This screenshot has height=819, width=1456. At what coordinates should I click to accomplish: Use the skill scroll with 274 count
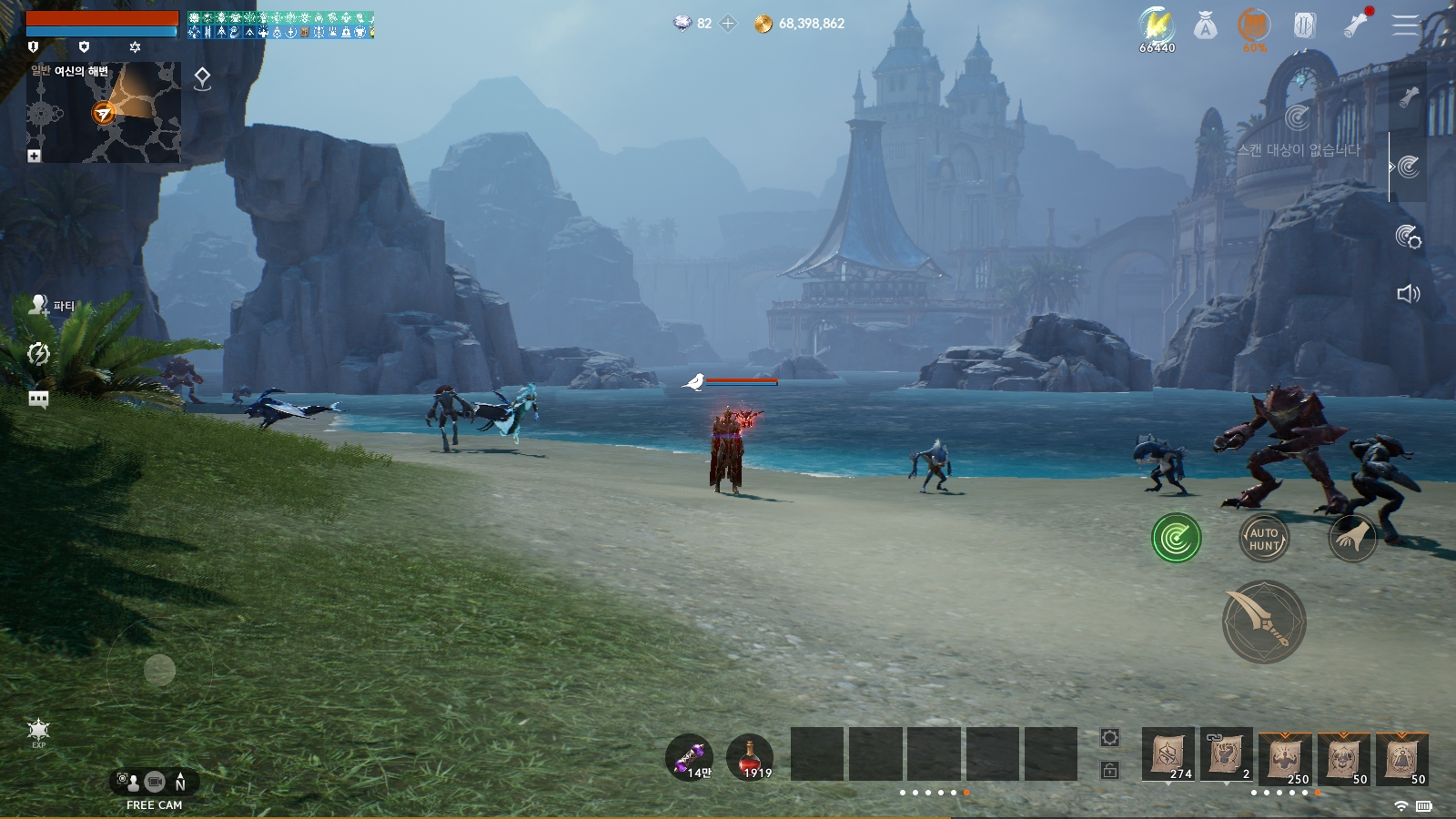(1168, 754)
